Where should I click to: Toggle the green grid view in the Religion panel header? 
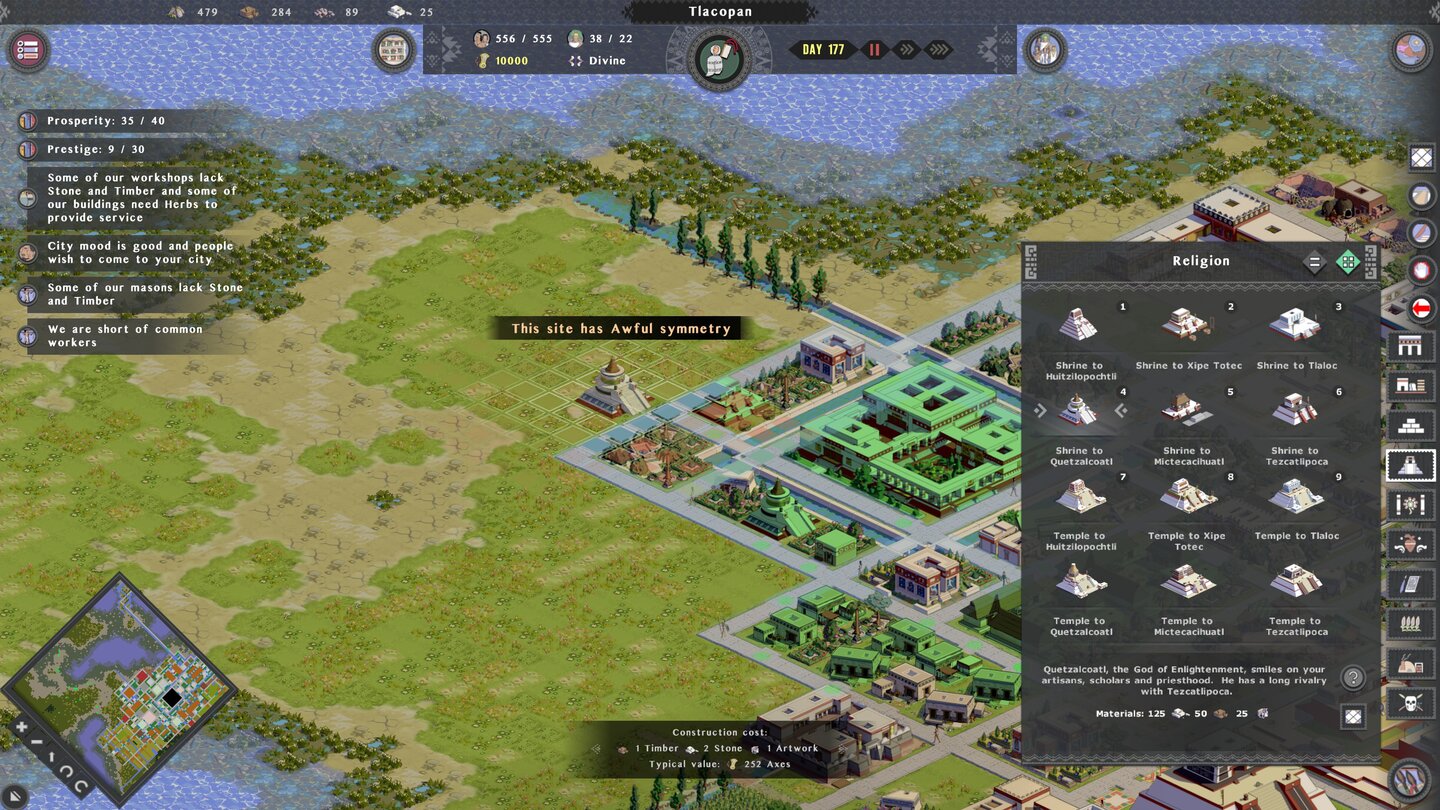(x=1349, y=261)
